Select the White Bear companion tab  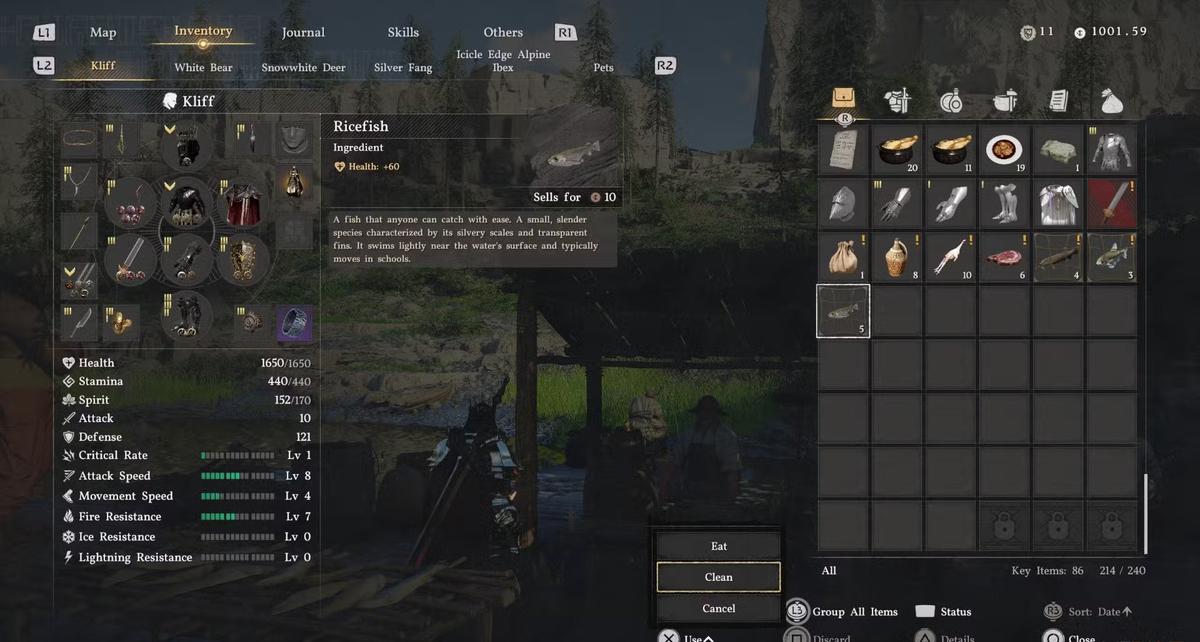tap(203, 68)
